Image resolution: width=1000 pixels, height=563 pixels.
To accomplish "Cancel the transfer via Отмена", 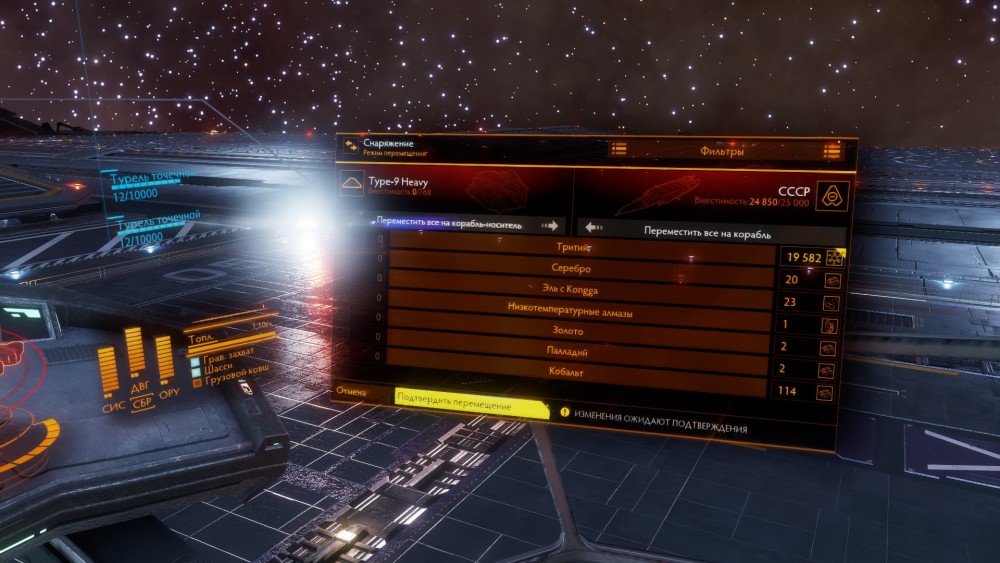I will pos(351,392).
